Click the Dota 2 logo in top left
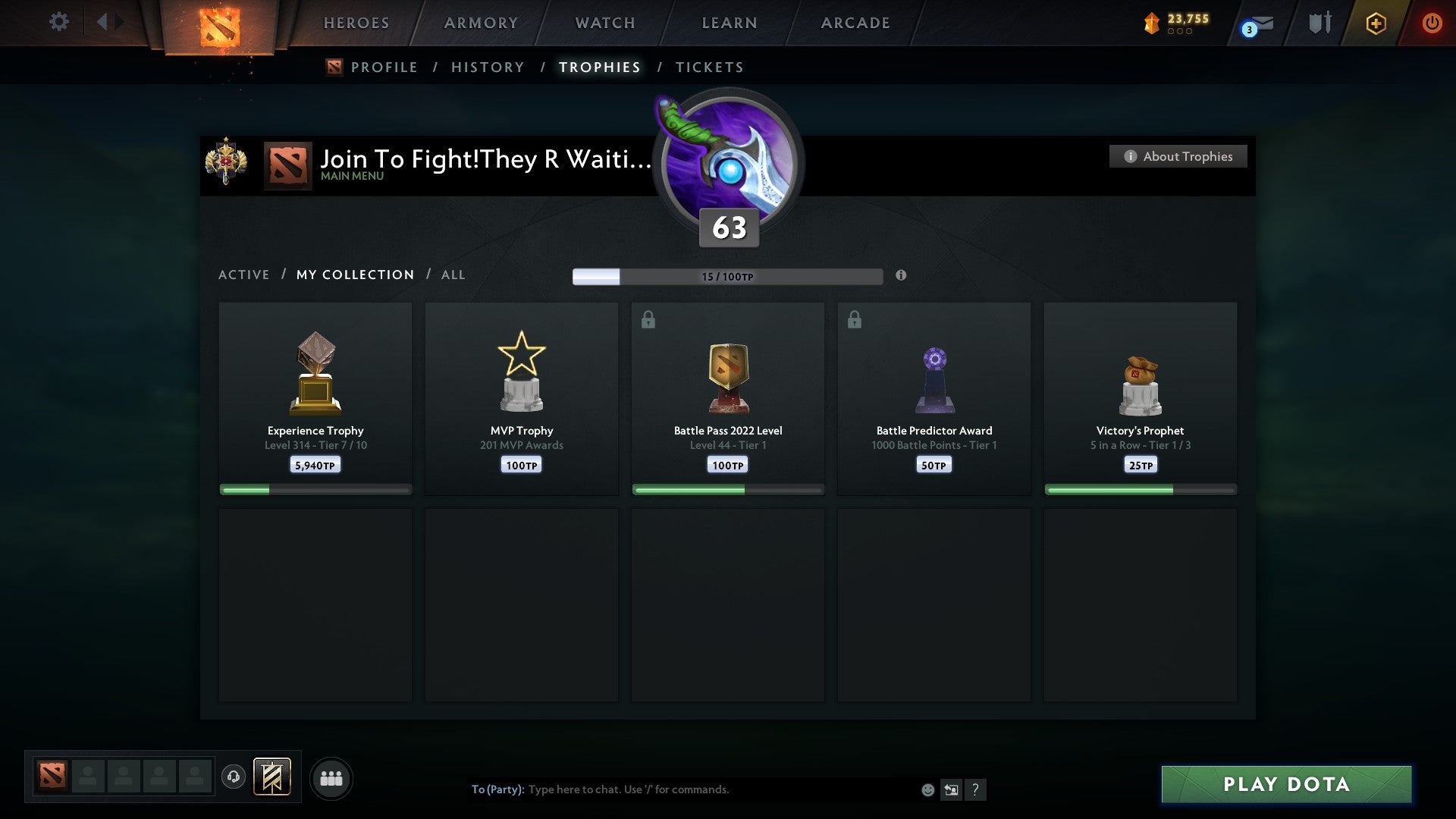1456x819 pixels. point(219,23)
